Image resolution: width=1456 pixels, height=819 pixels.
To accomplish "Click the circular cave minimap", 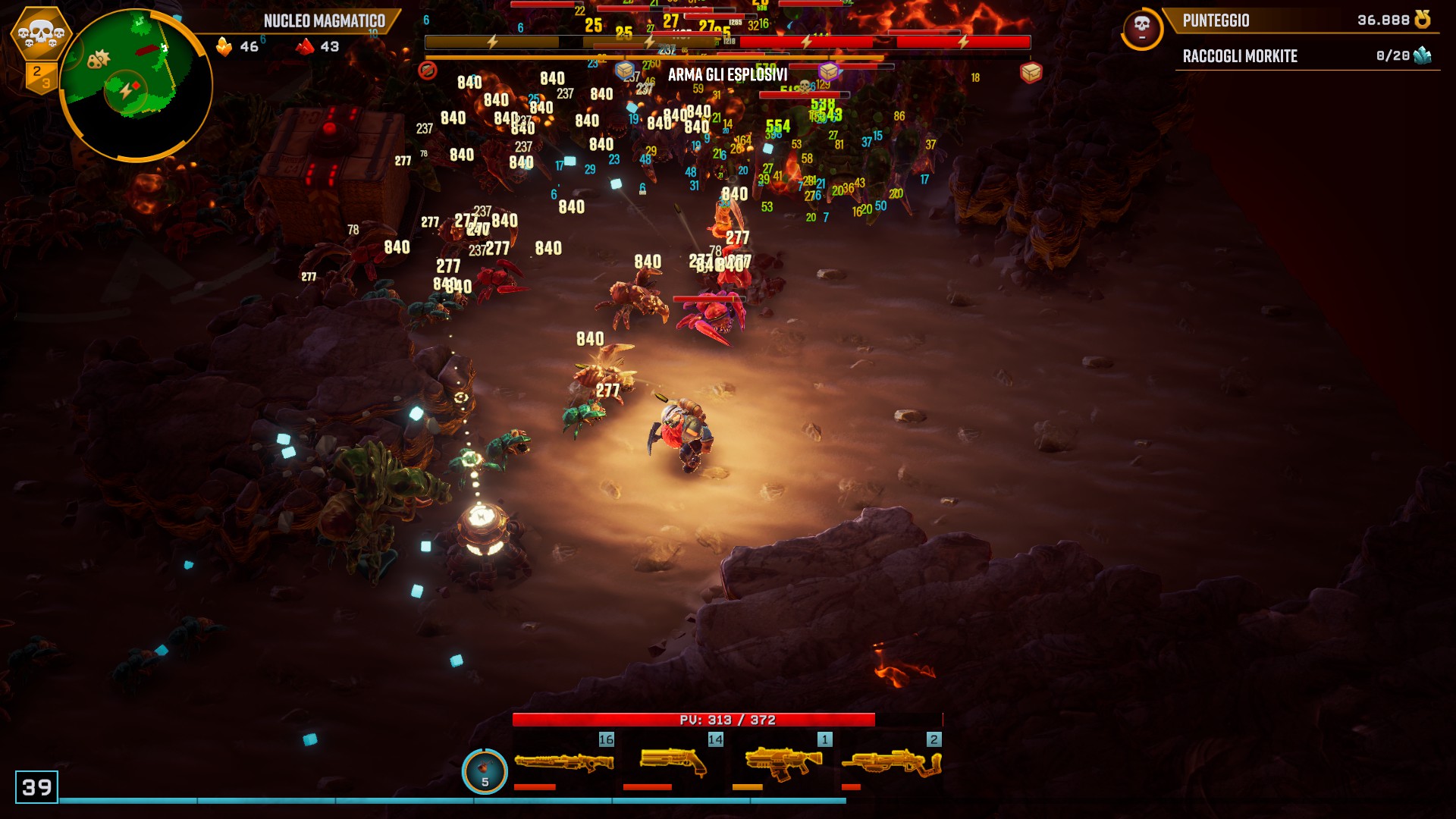I will click(x=136, y=85).
